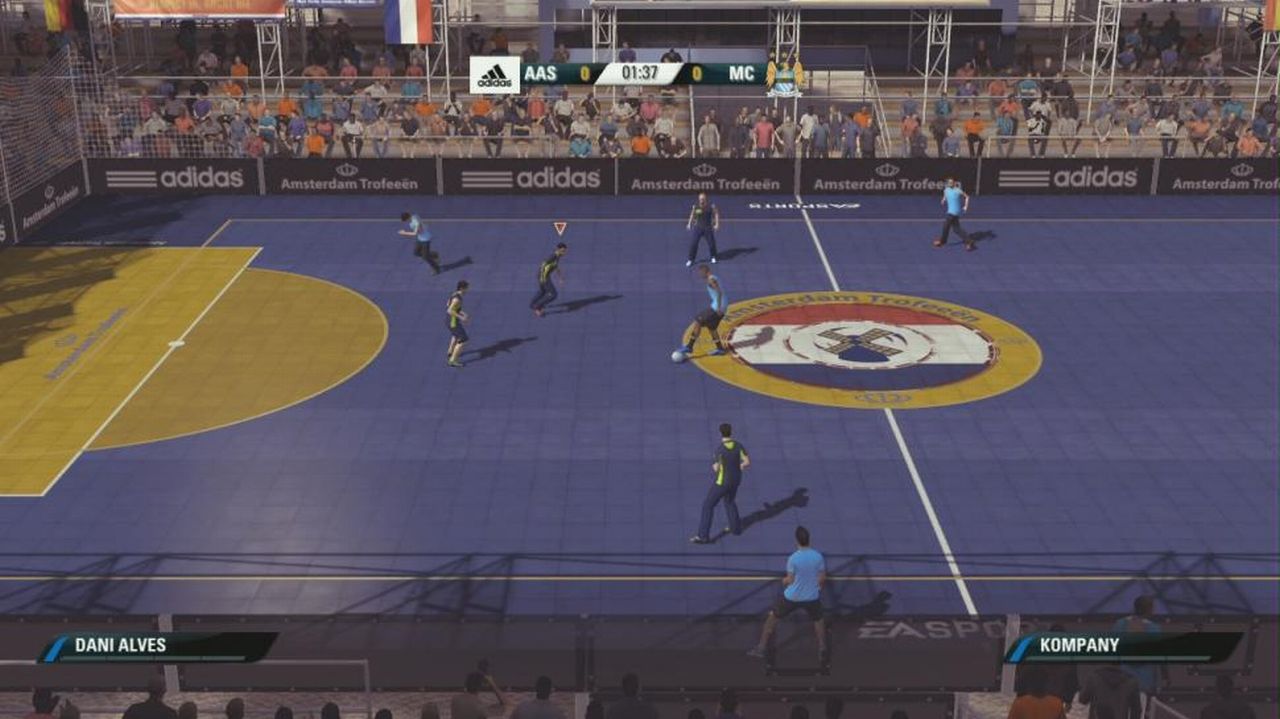The image size is (1280, 719).
Task: Select the Kompany player name panel
Action: click(1124, 646)
